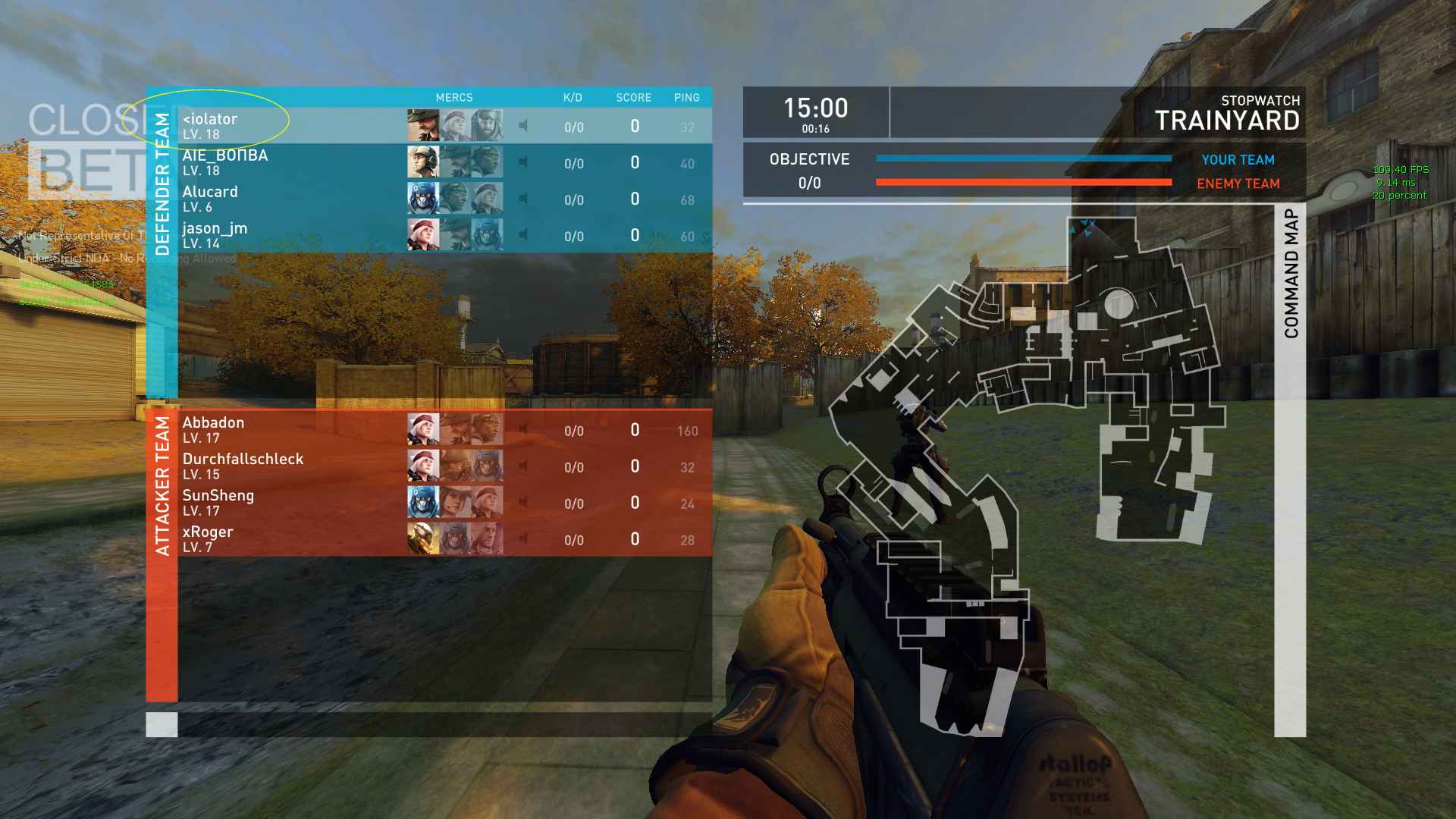The width and height of the screenshot is (1456, 819).
Task: Click xRoger's golden helmet merc portrait
Action: (423, 539)
